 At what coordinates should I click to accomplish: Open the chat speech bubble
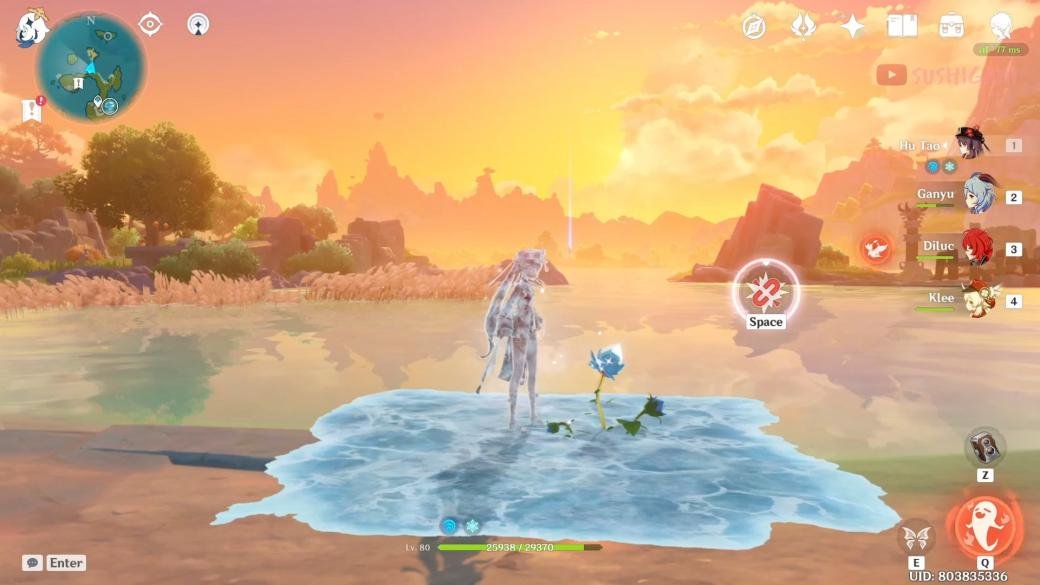32,563
